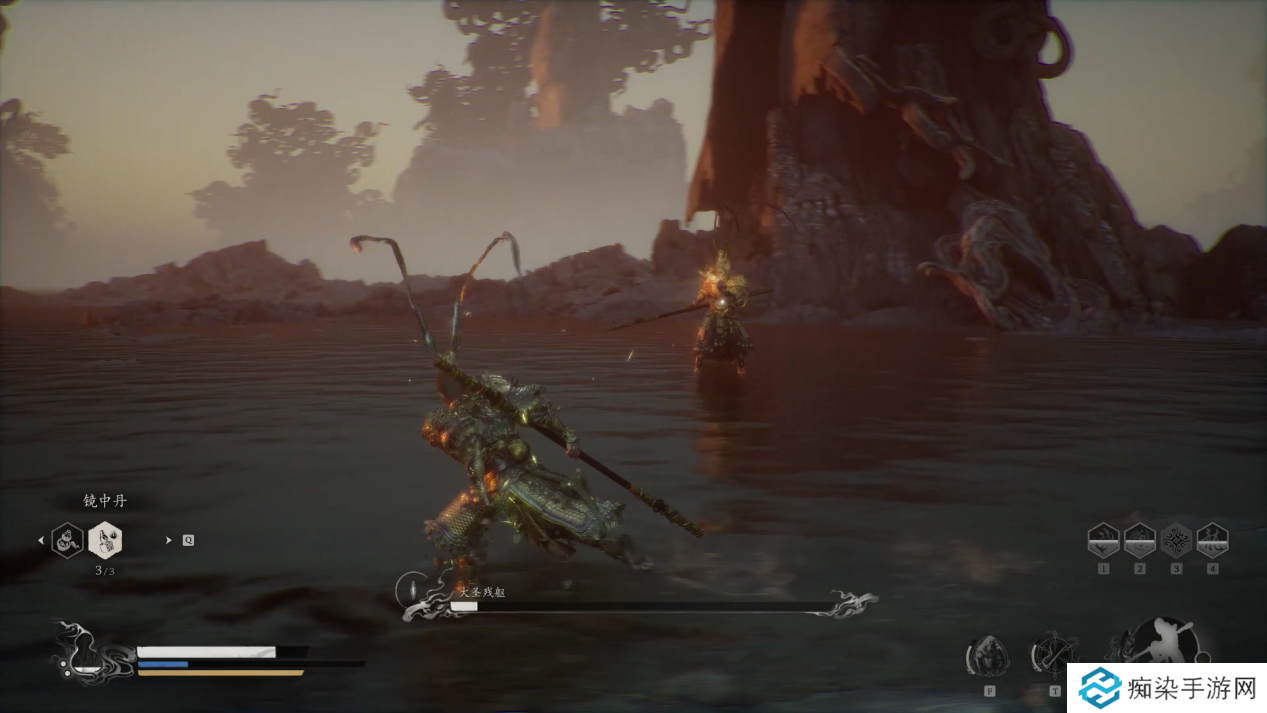Click the left arrow beside the item slots
This screenshot has width=1267, height=713.
(x=41, y=540)
